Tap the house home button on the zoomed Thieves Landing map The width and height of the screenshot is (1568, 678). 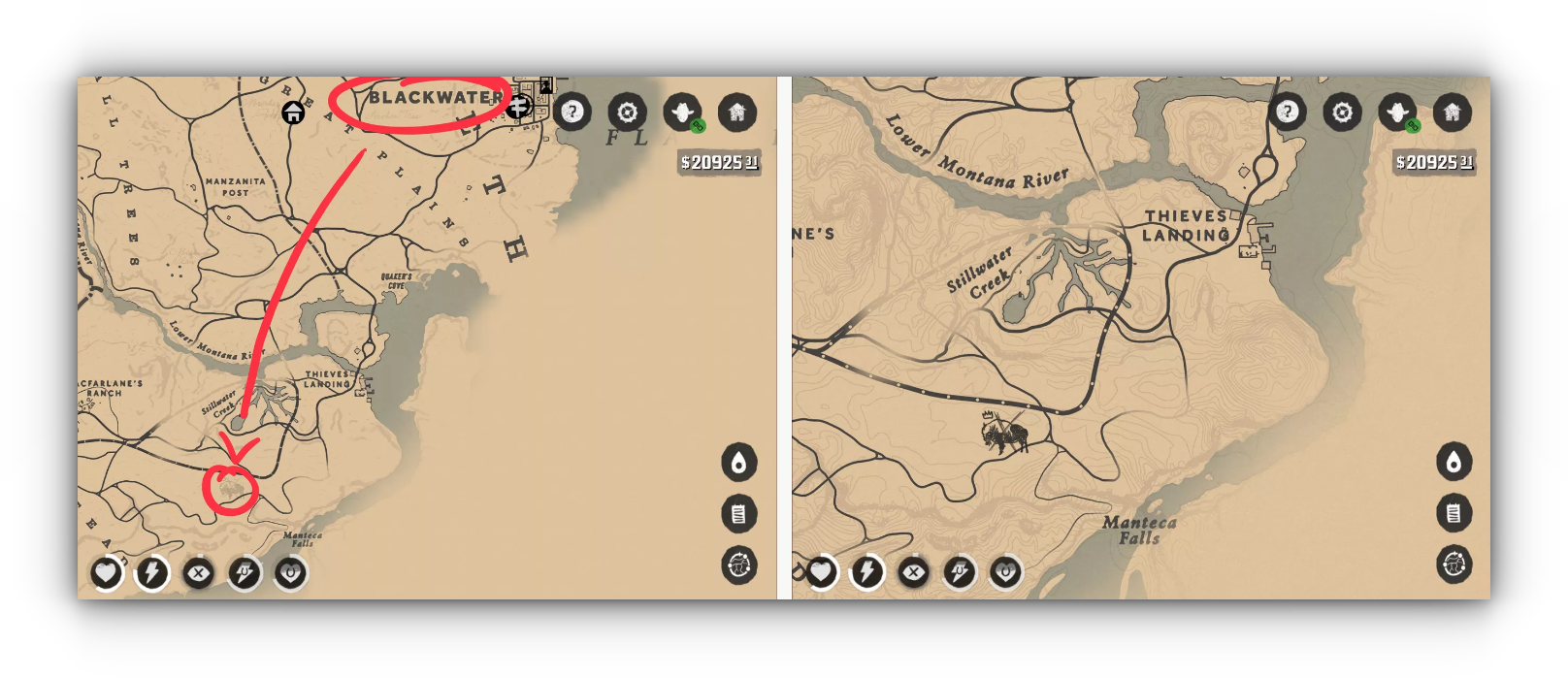1453,113
